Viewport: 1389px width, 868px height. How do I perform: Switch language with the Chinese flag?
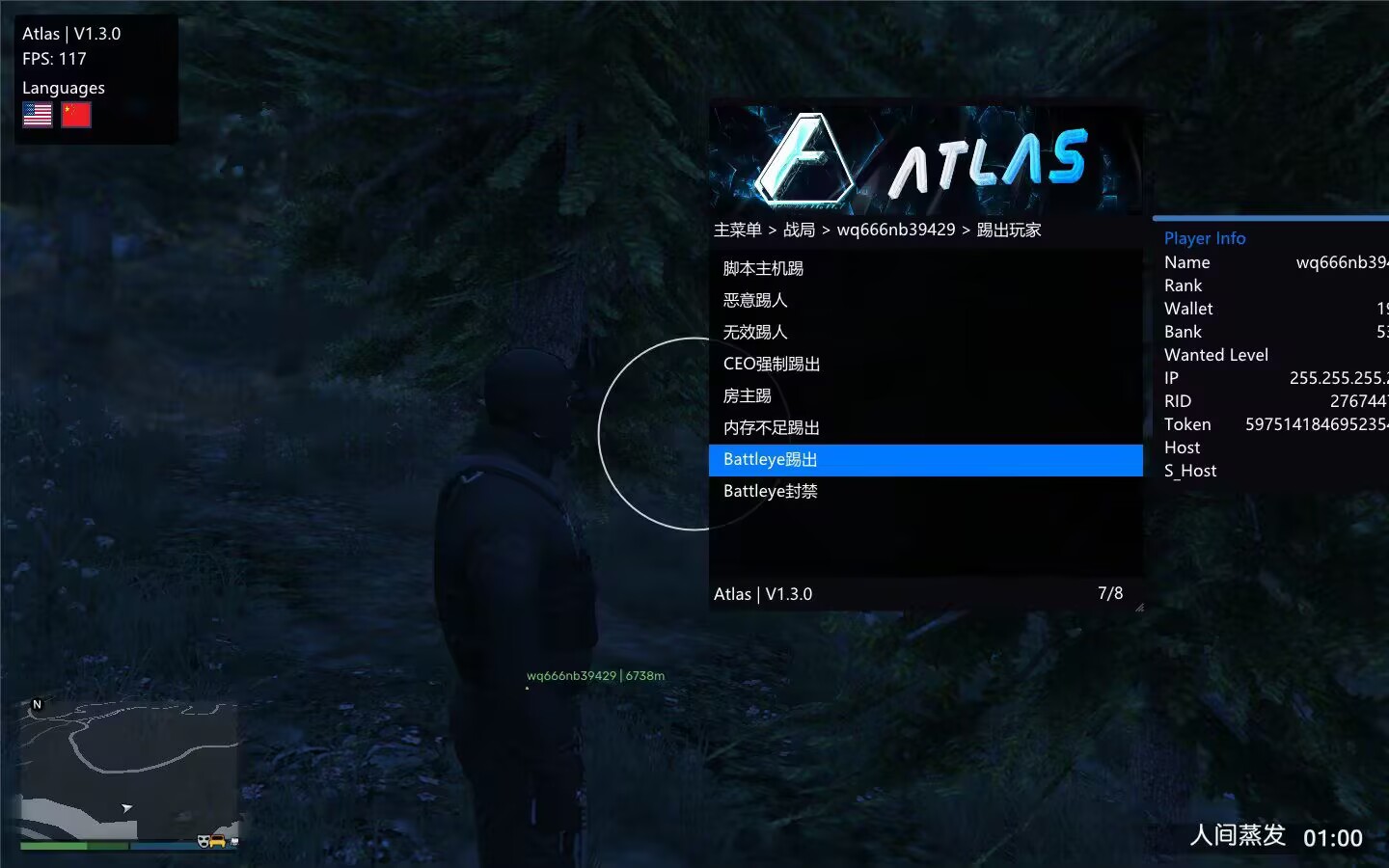76,115
